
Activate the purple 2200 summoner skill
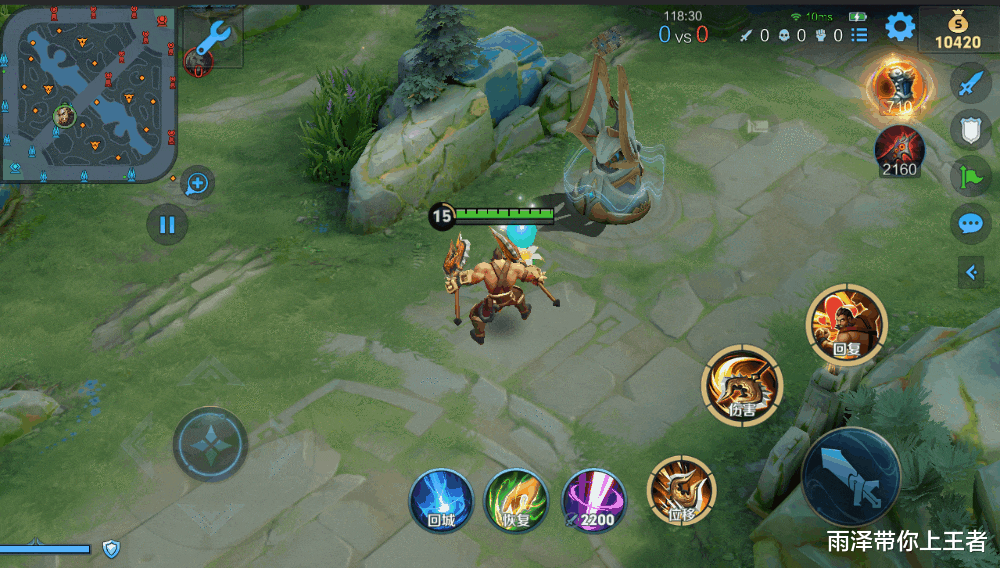click(x=593, y=497)
